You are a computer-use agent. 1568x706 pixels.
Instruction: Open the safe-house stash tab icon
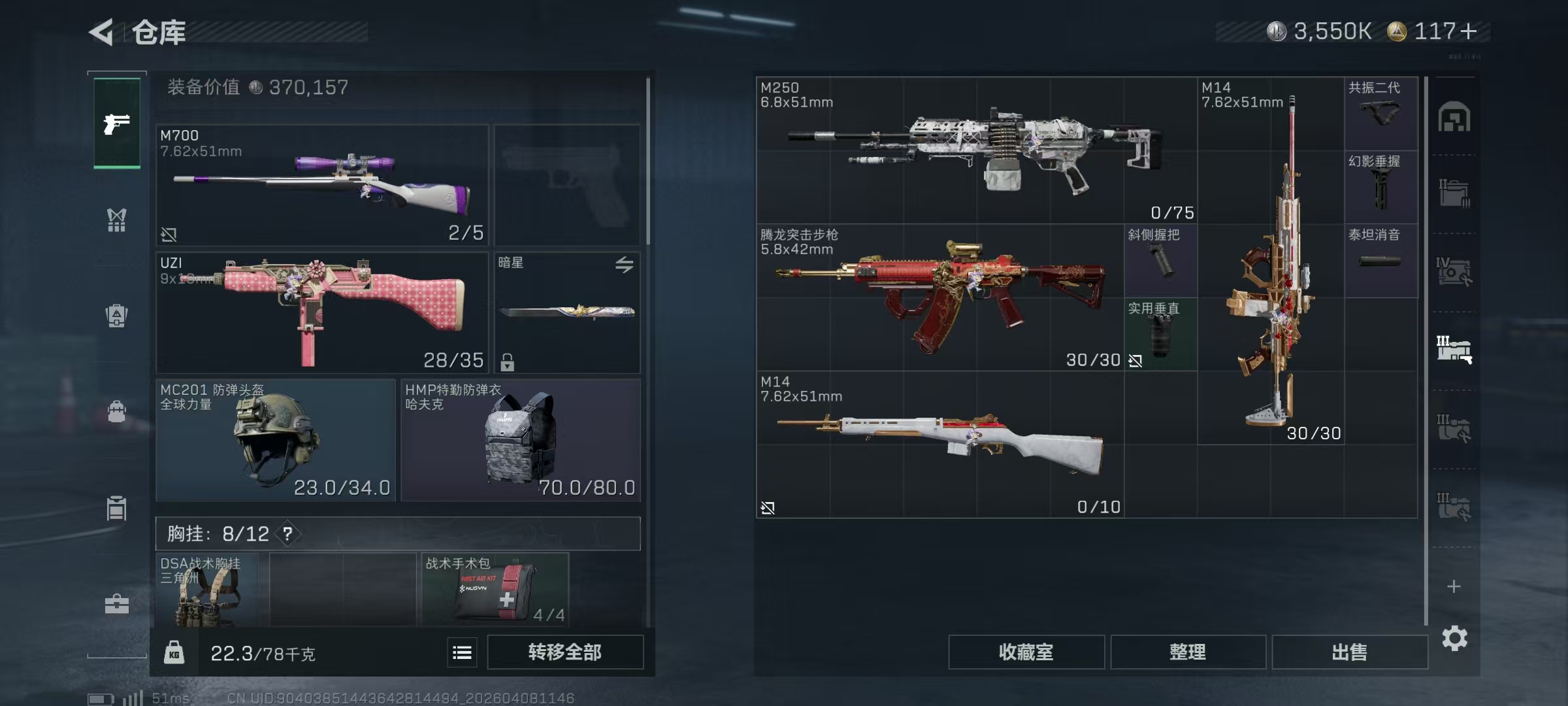(x=1454, y=118)
